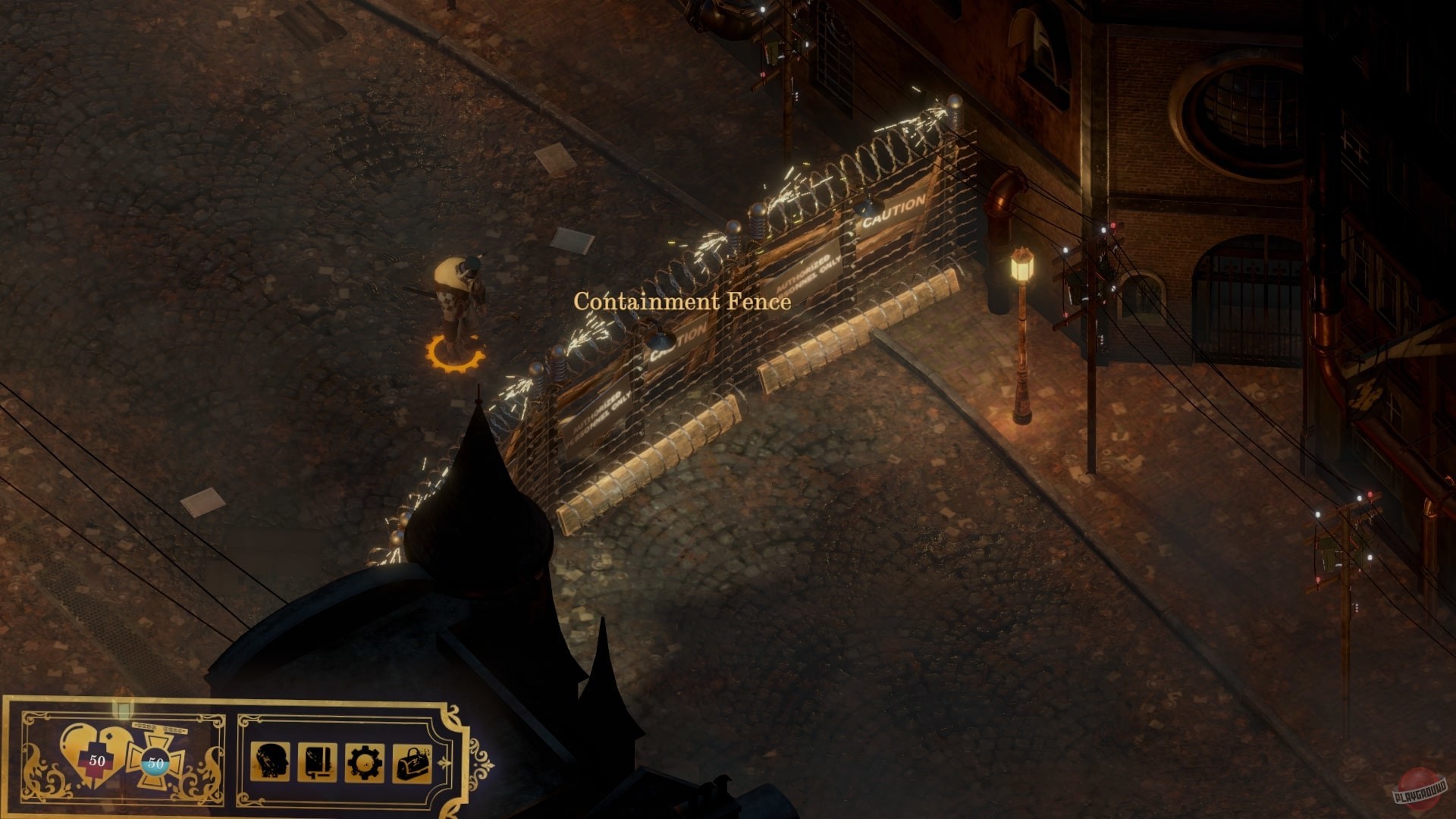The image size is (1456, 819).
Task: Select the gear icon in the HUD
Action: click(x=365, y=763)
